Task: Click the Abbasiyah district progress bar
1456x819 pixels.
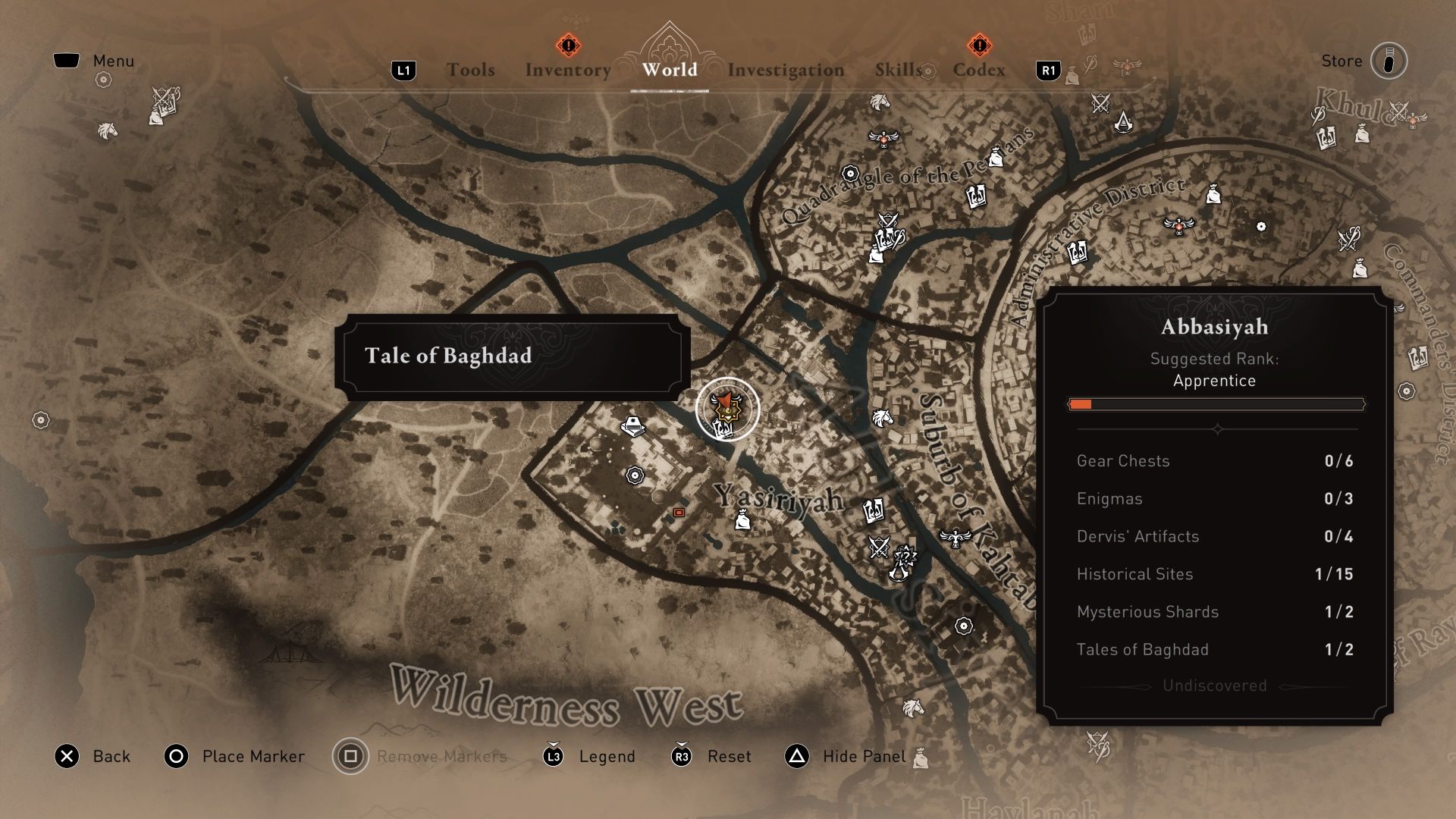Action: [1216, 405]
